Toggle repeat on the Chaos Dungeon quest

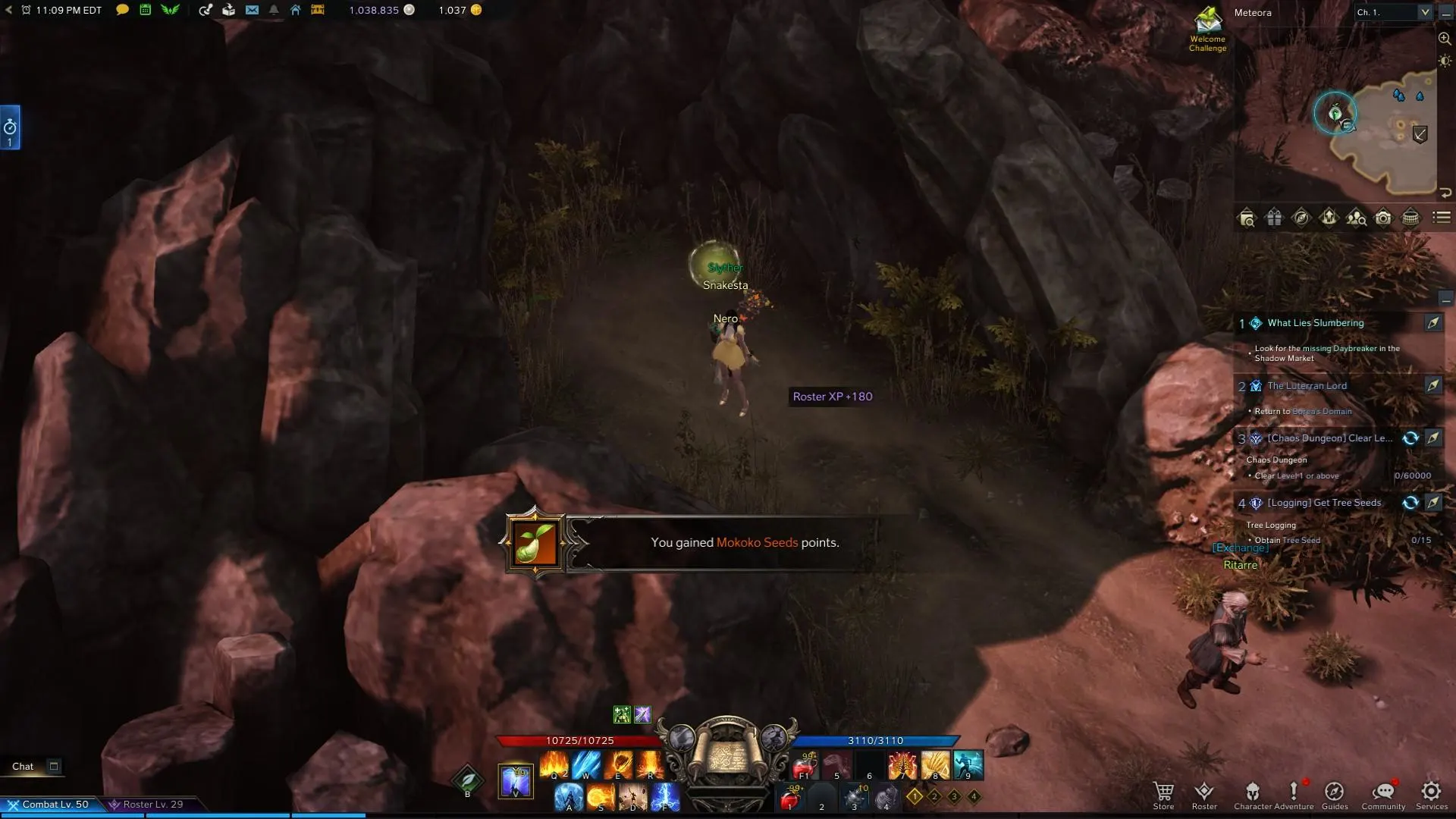tap(1410, 438)
